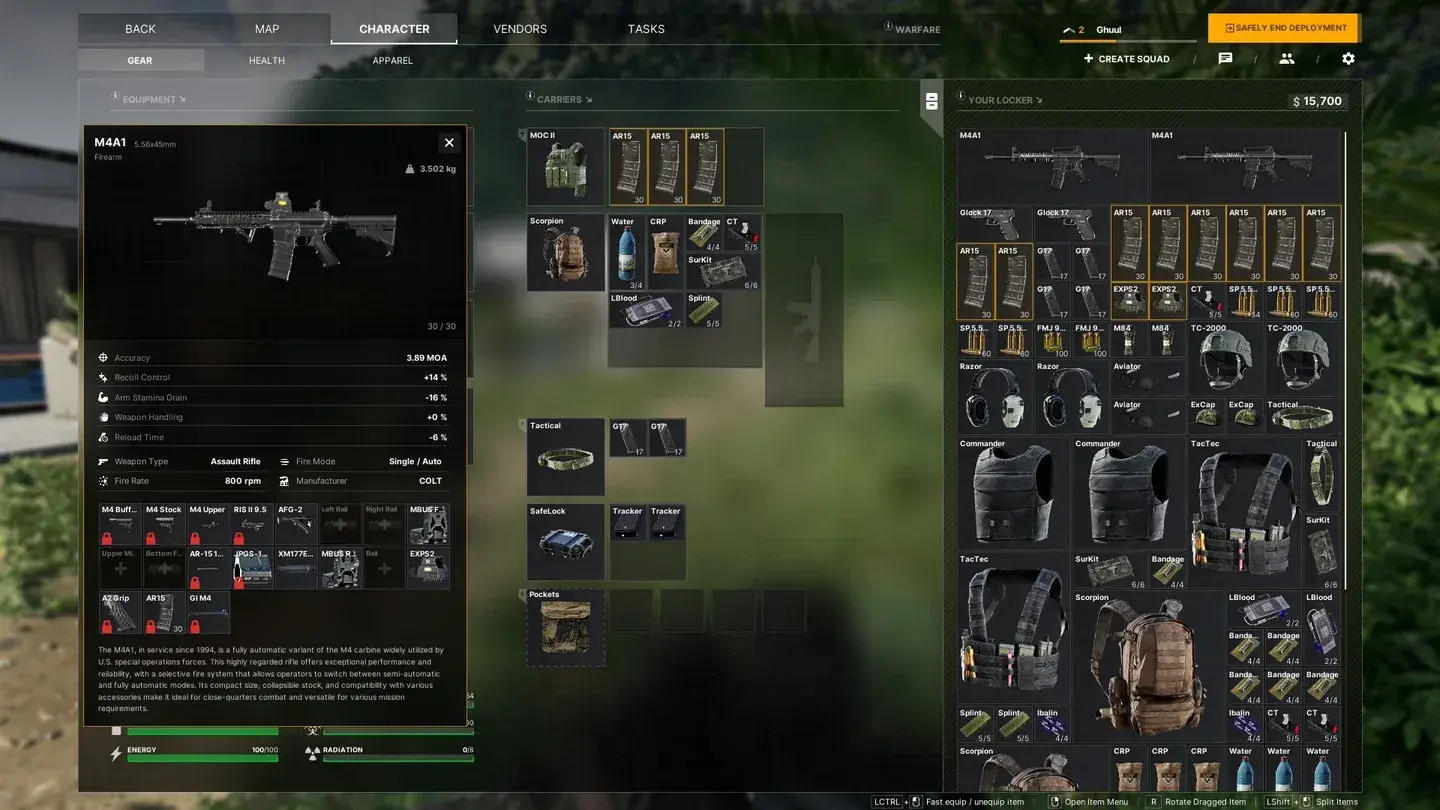Select the Scorpion backpack in Carriers
Image resolution: width=1440 pixels, height=810 pixels.
tap(565, 252)
